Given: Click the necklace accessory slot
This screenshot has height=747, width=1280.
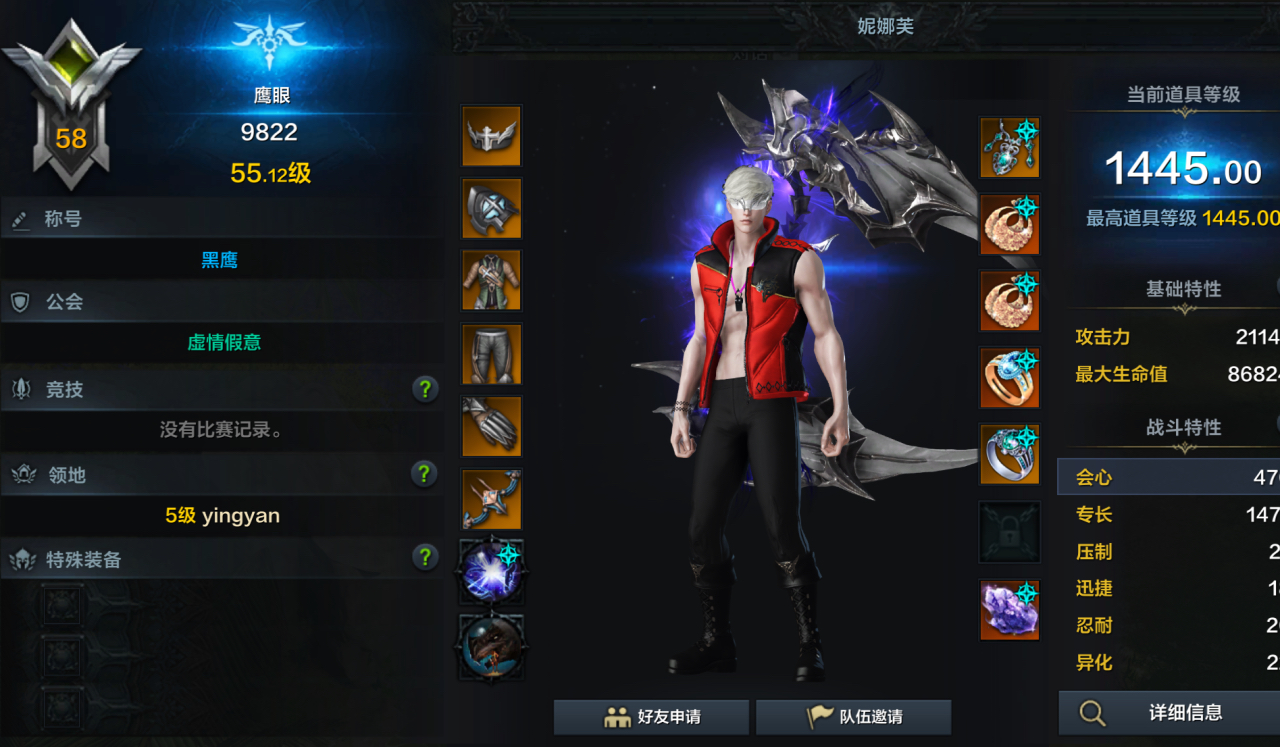Looking at the screenshot, I should coord(1009,148).
